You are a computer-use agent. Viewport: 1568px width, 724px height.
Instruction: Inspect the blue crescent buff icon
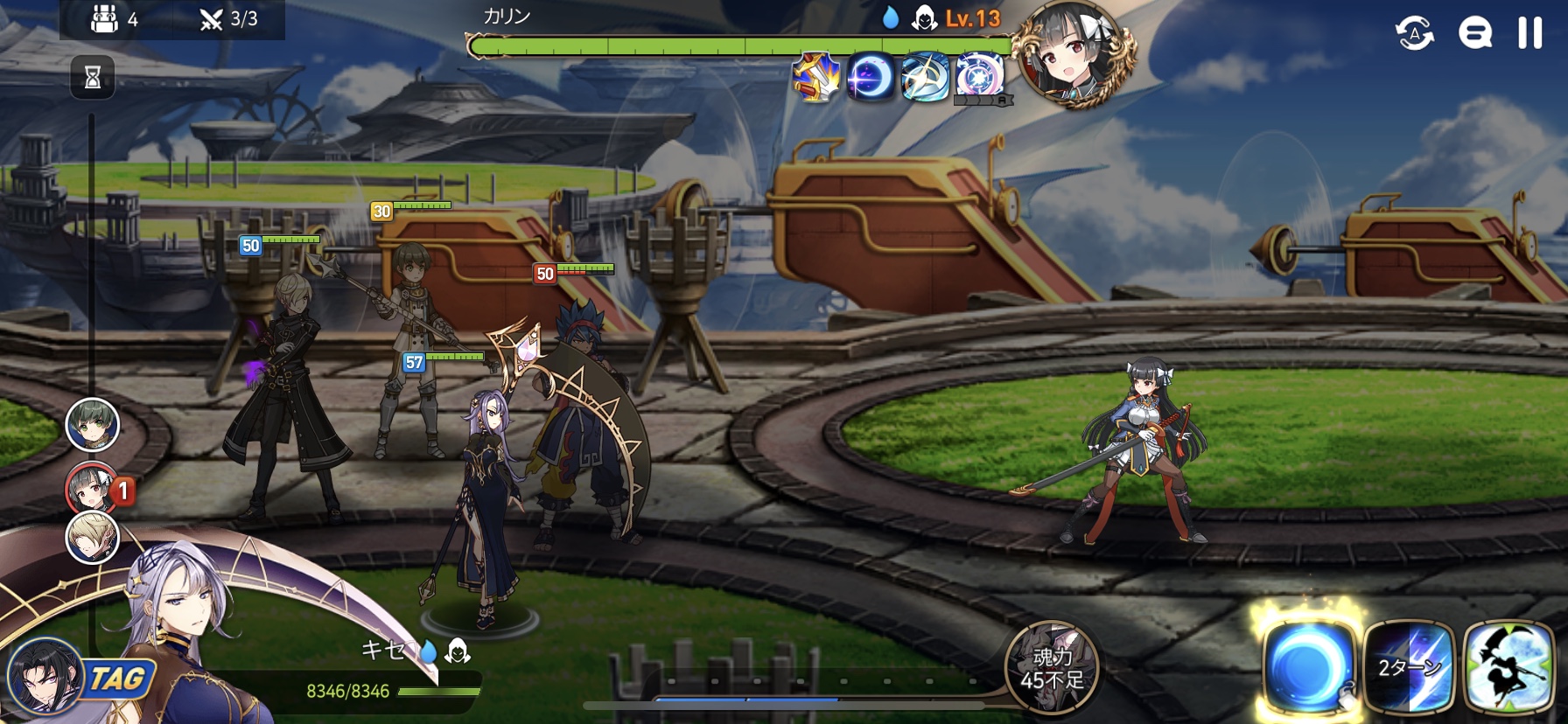[871, 77]
